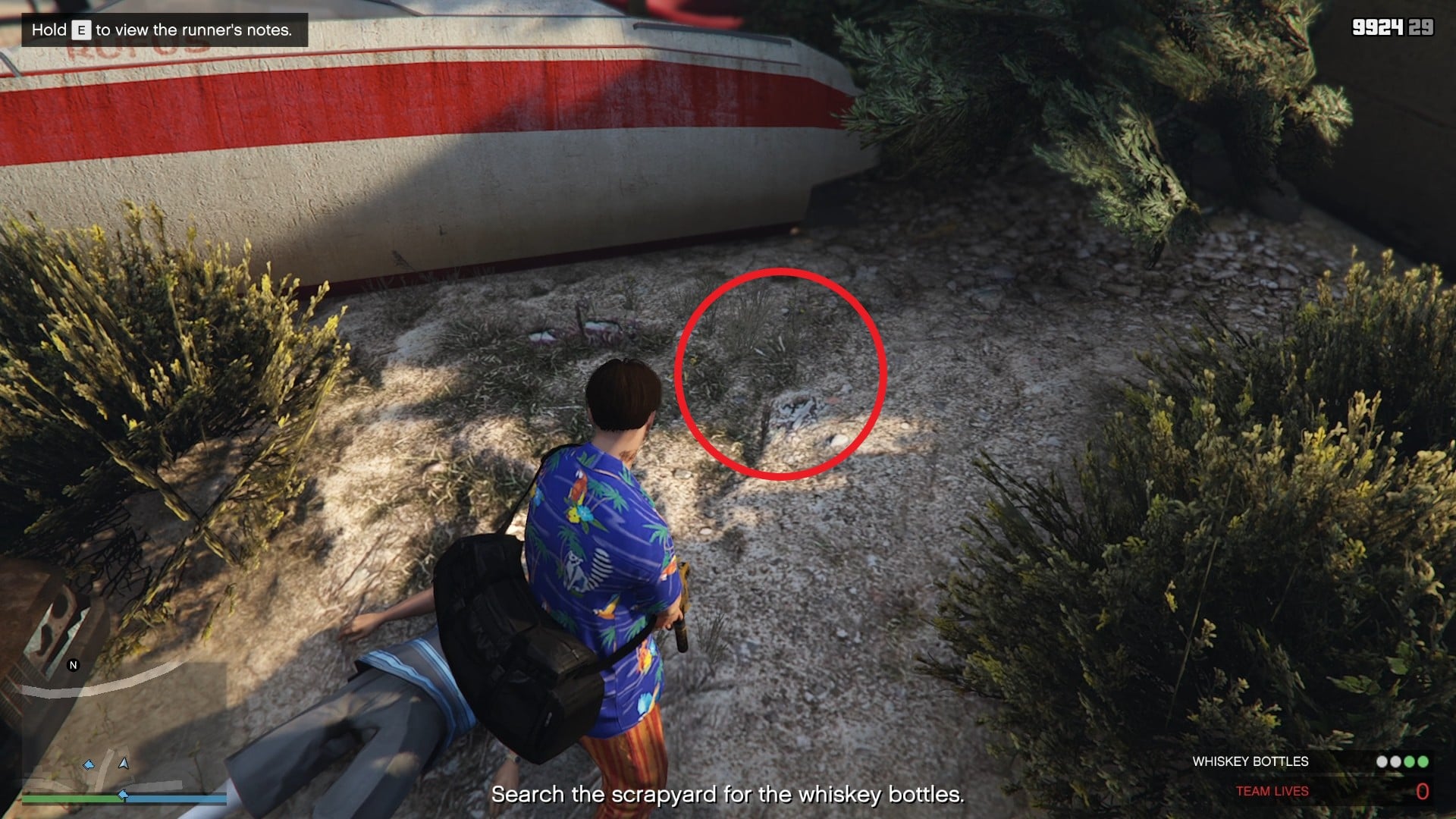Toggle the fourth green whiskey collection dot
The image size is (1456, 819).
1423,761
